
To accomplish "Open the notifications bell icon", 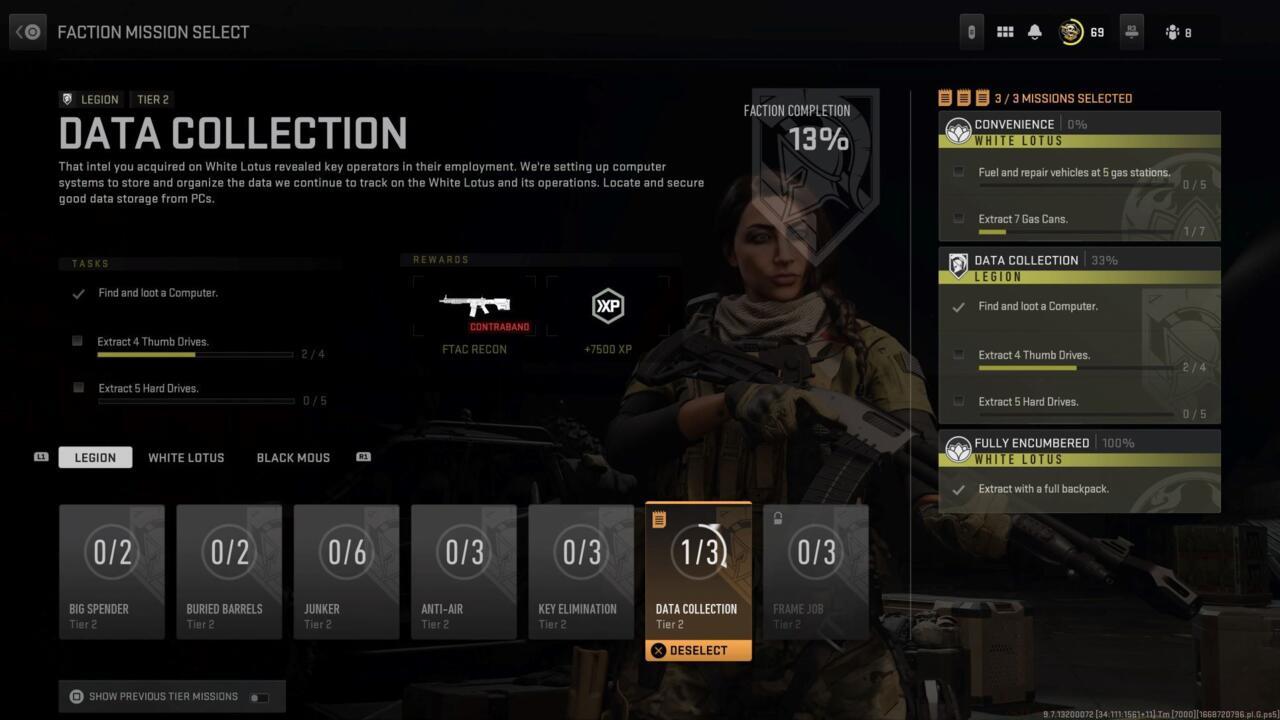I will click(x=1034, y=31).
